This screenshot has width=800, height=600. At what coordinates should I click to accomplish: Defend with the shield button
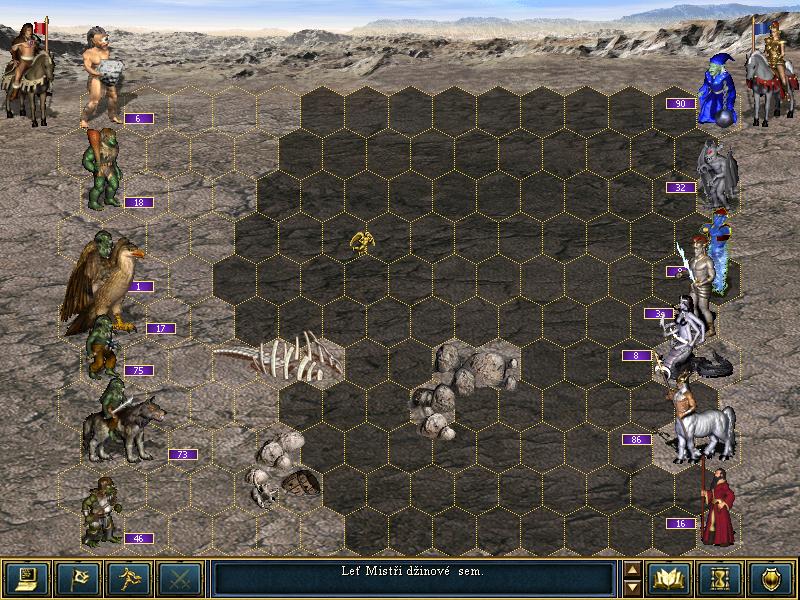771,578
